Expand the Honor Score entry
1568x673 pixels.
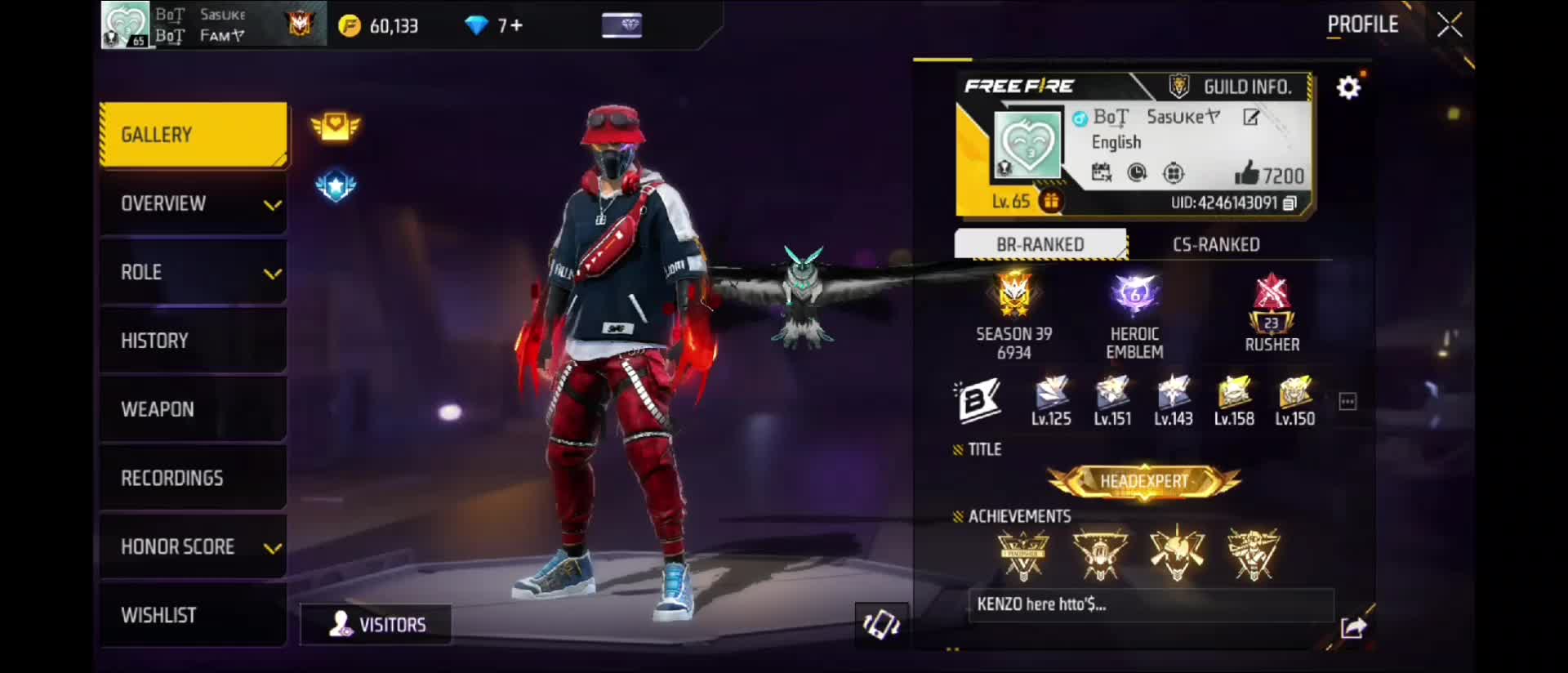point(193,546)
